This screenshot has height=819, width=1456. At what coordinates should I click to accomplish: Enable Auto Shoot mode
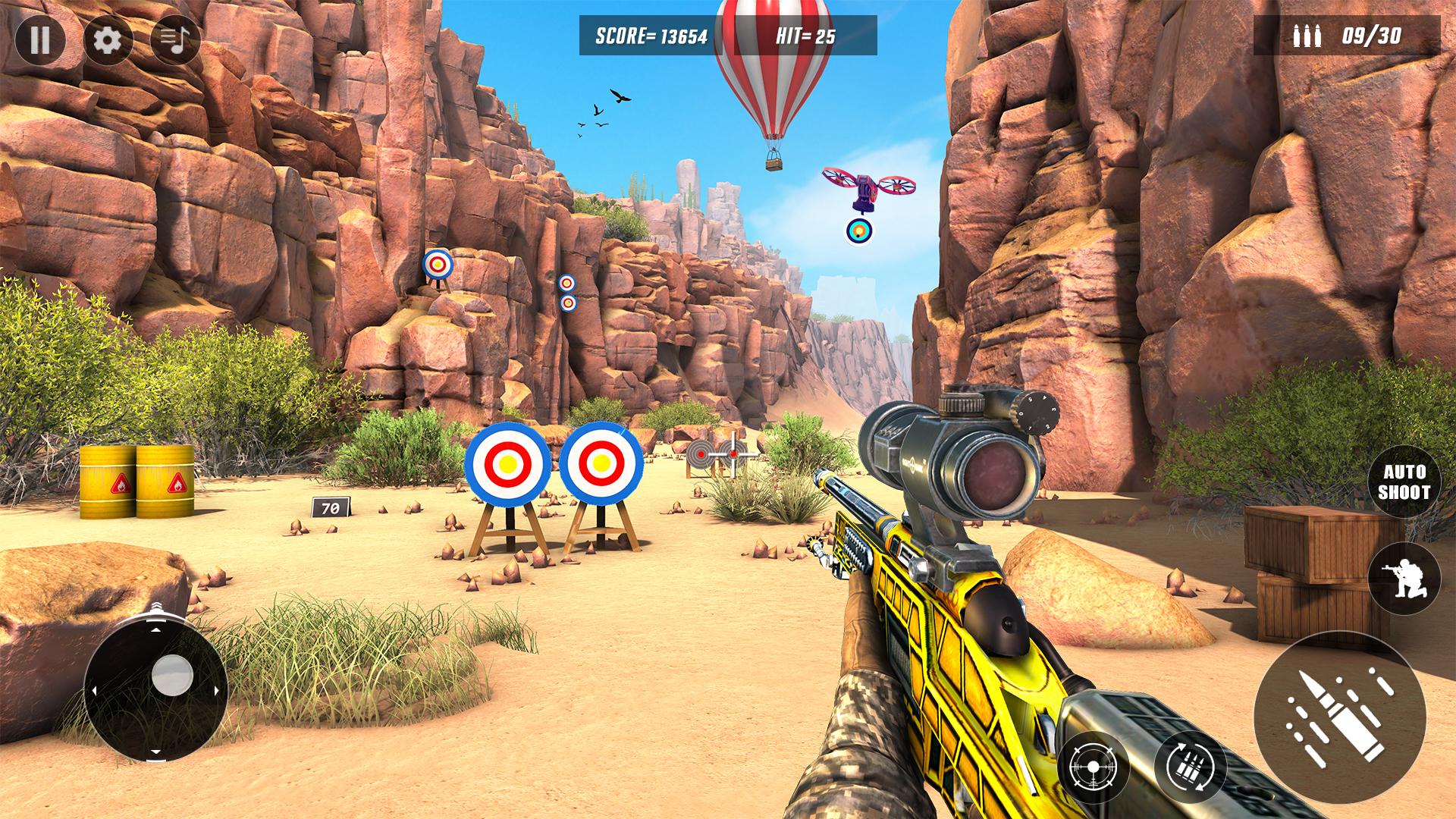click(1403, 482)
